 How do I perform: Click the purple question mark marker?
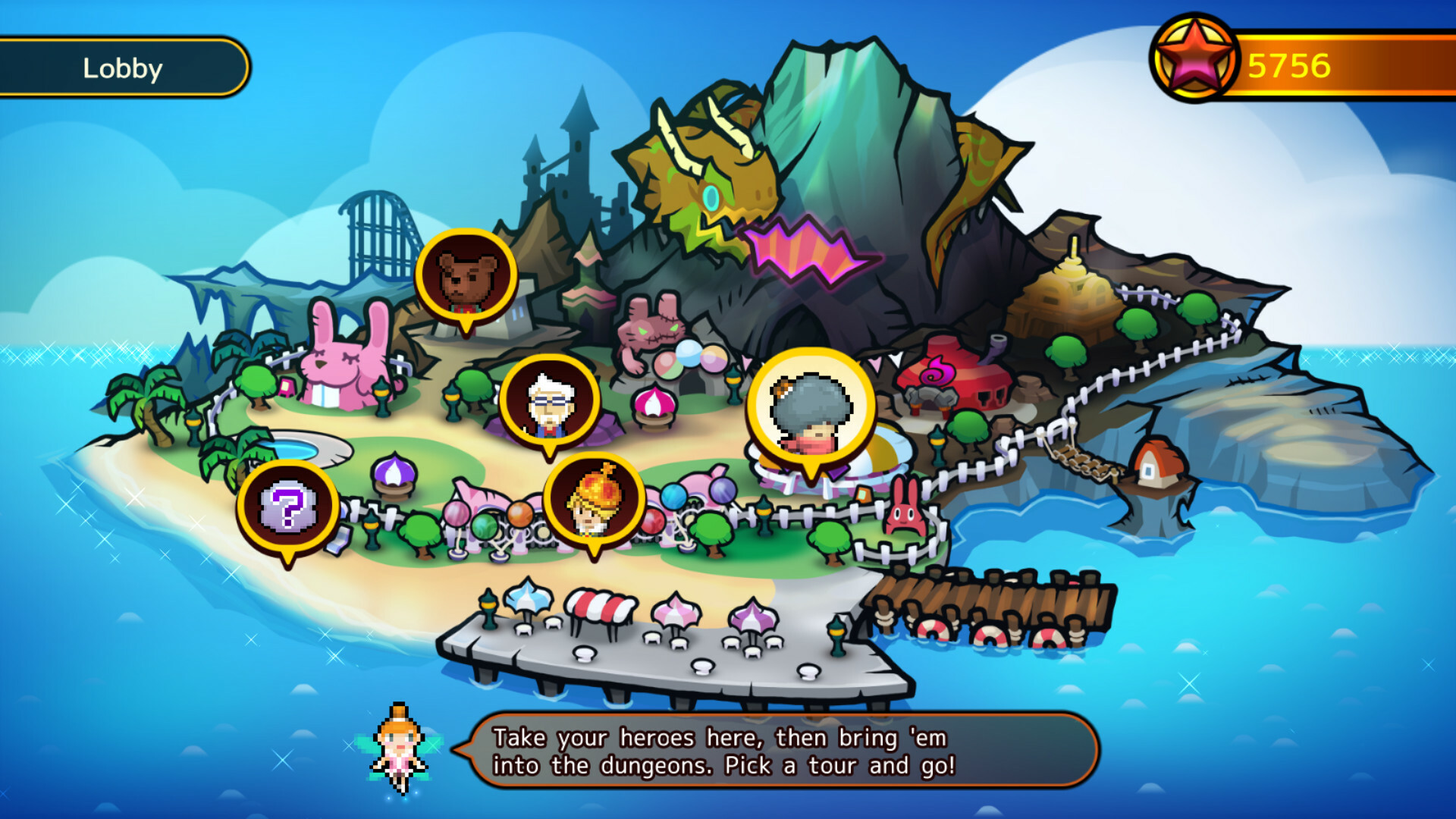287,509
